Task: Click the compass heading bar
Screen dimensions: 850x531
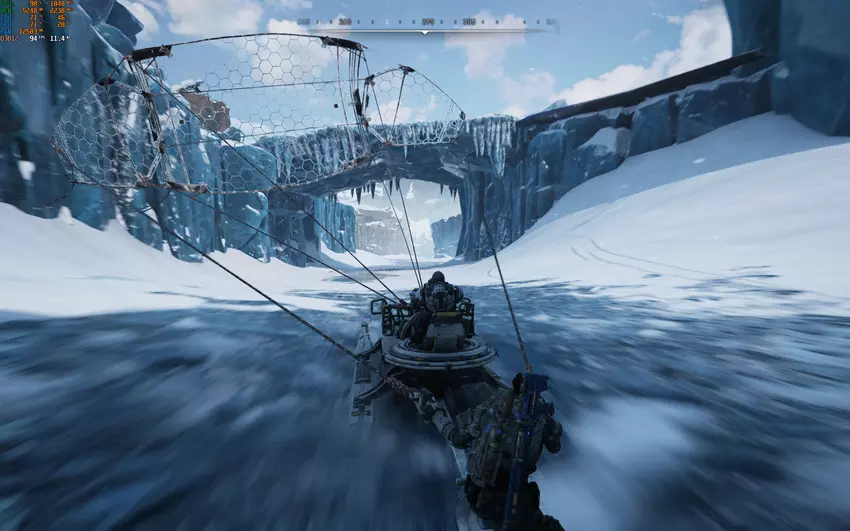Action: point(425,23)
